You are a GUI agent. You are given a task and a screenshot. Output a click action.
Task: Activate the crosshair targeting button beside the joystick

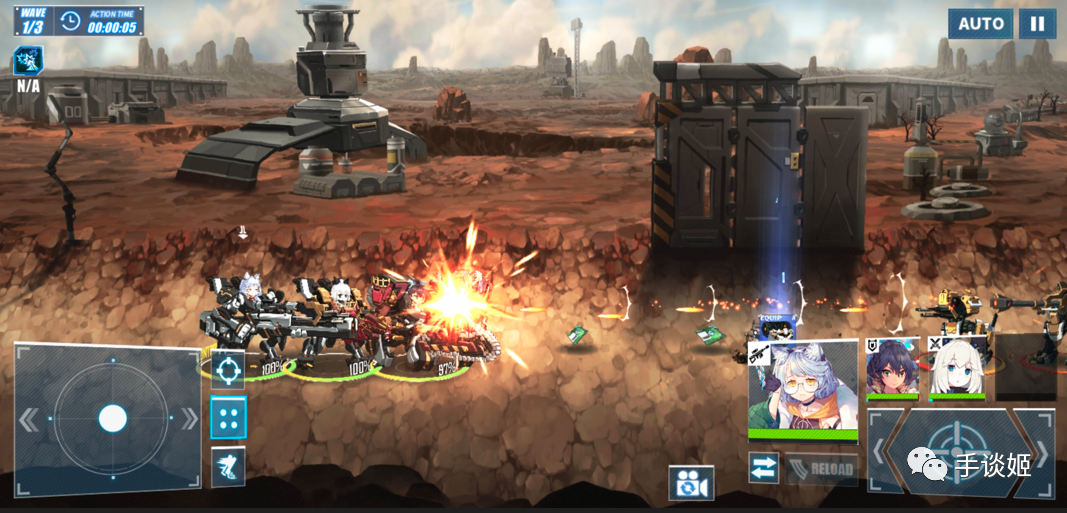coord(228,369)
